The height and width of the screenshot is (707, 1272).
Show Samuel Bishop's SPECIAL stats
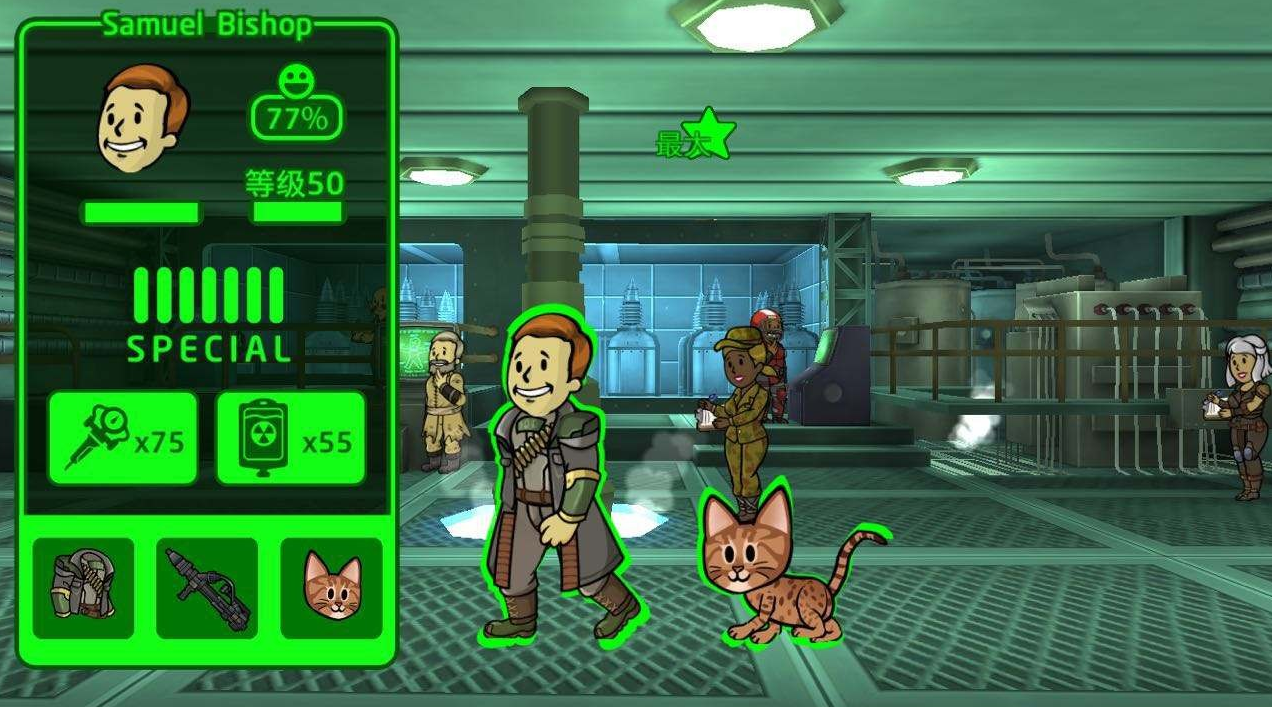click(208, 314)
